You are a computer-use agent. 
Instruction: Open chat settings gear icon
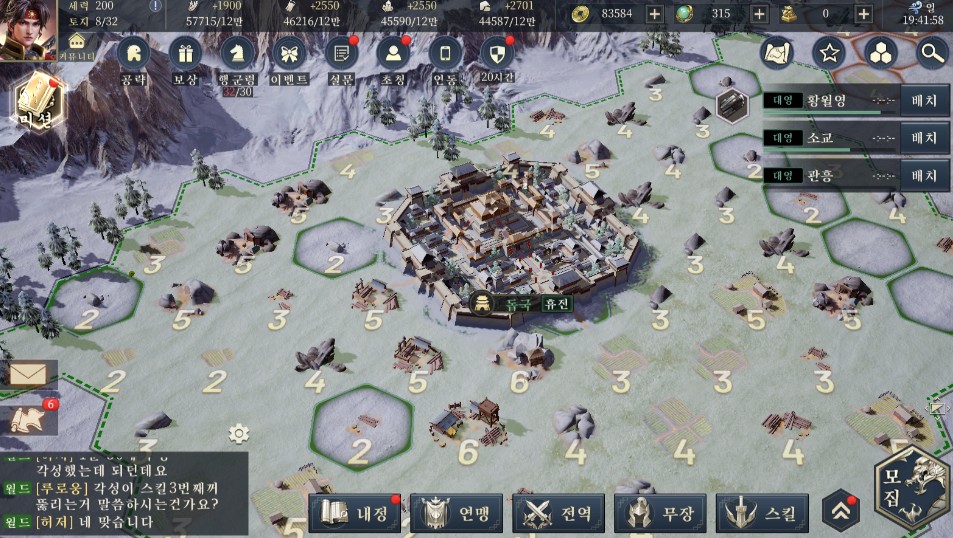point(238,433)
